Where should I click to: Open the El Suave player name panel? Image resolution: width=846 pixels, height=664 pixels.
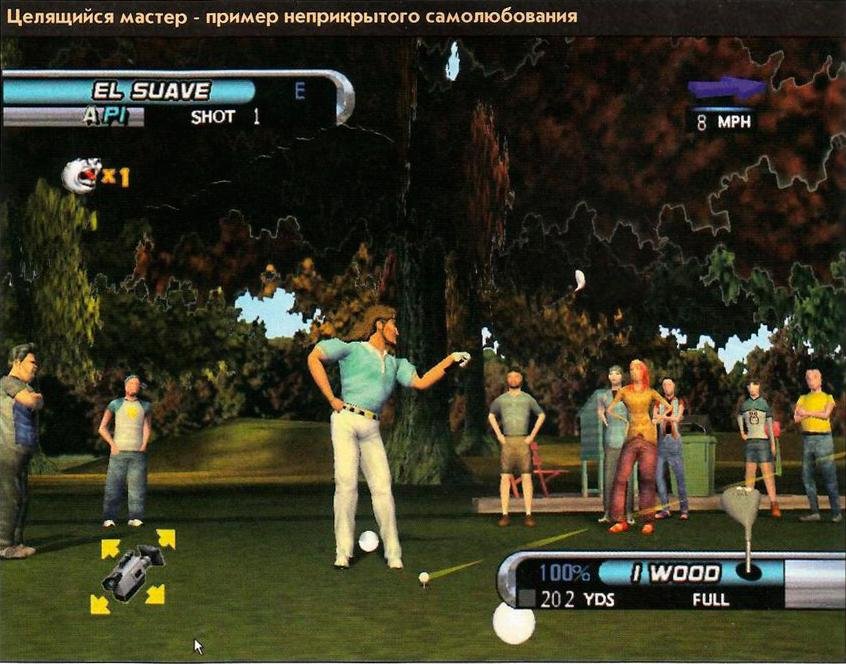[x=151, y=91]
